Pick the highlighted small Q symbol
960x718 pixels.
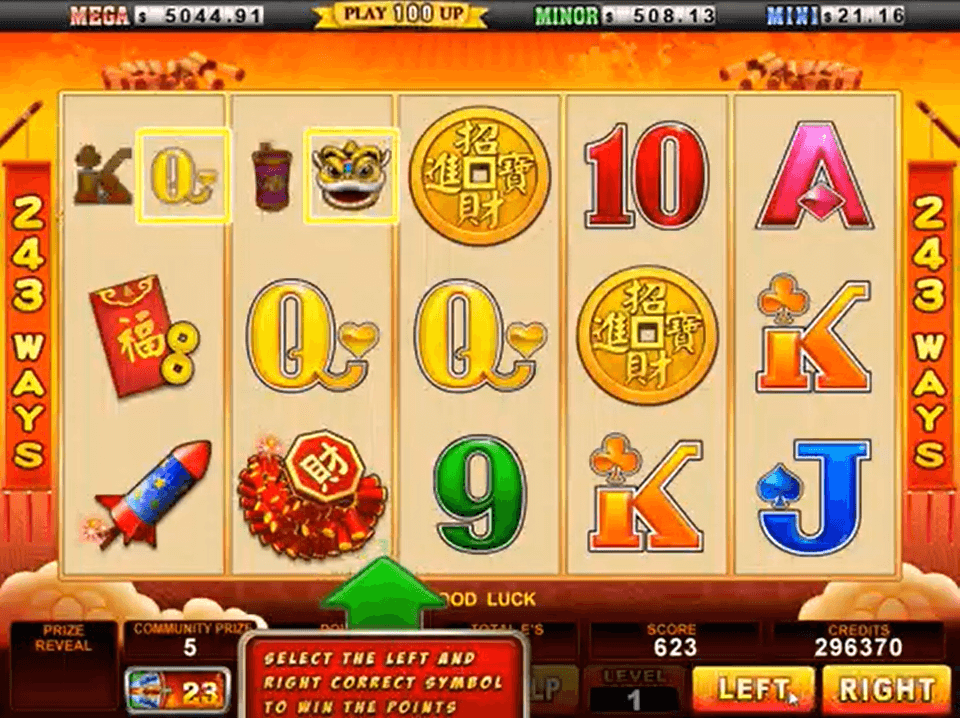click(x=183, y=175)
